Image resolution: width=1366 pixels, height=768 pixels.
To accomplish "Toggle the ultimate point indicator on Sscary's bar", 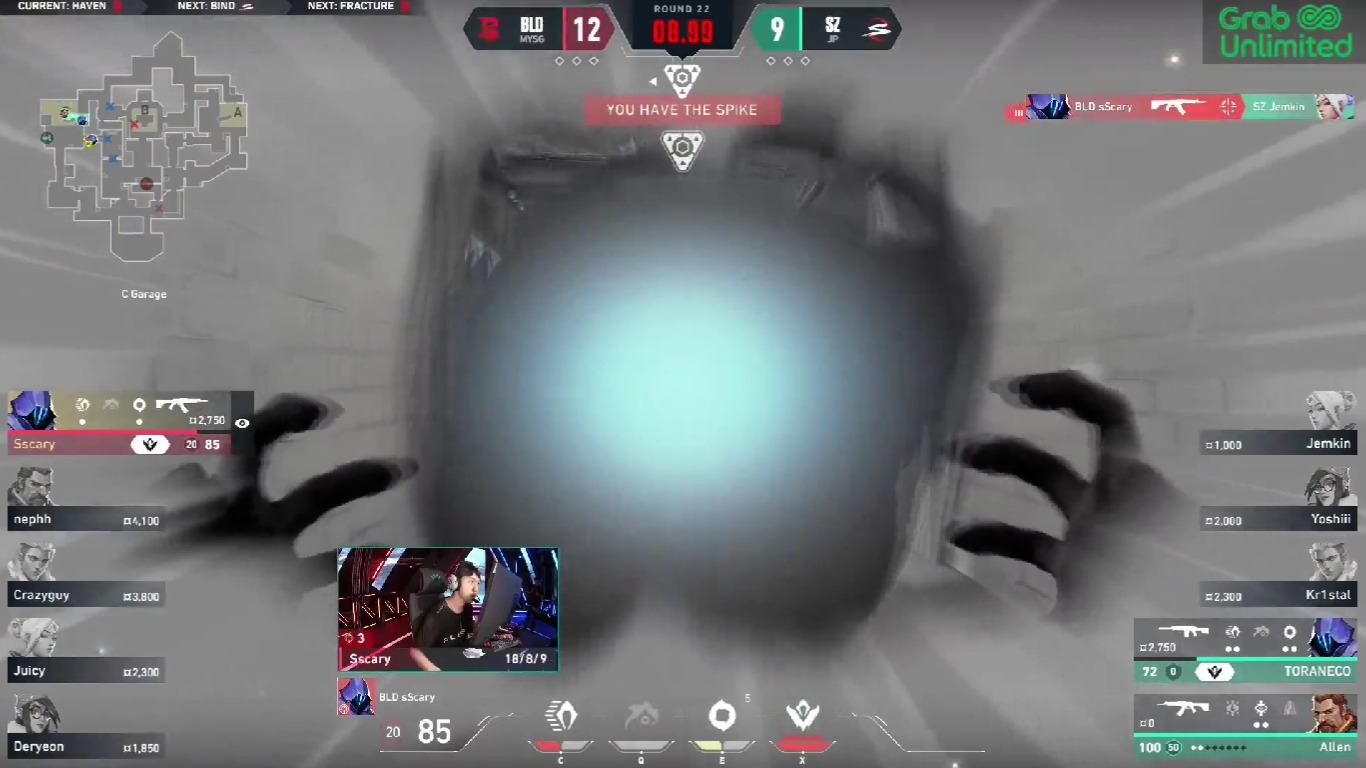I will [x=149, y=442].
